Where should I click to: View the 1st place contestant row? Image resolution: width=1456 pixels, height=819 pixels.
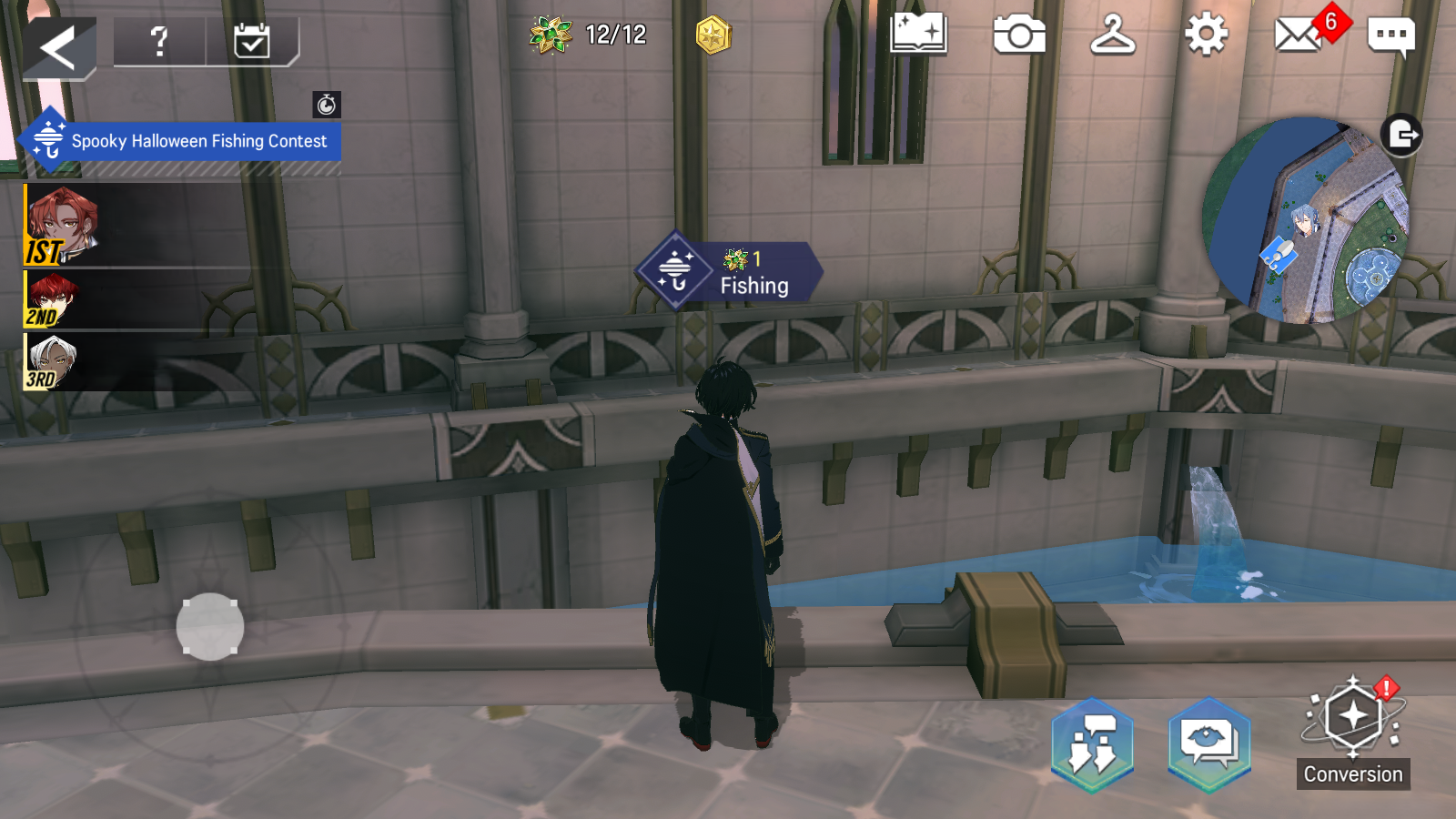click(136, 225)
